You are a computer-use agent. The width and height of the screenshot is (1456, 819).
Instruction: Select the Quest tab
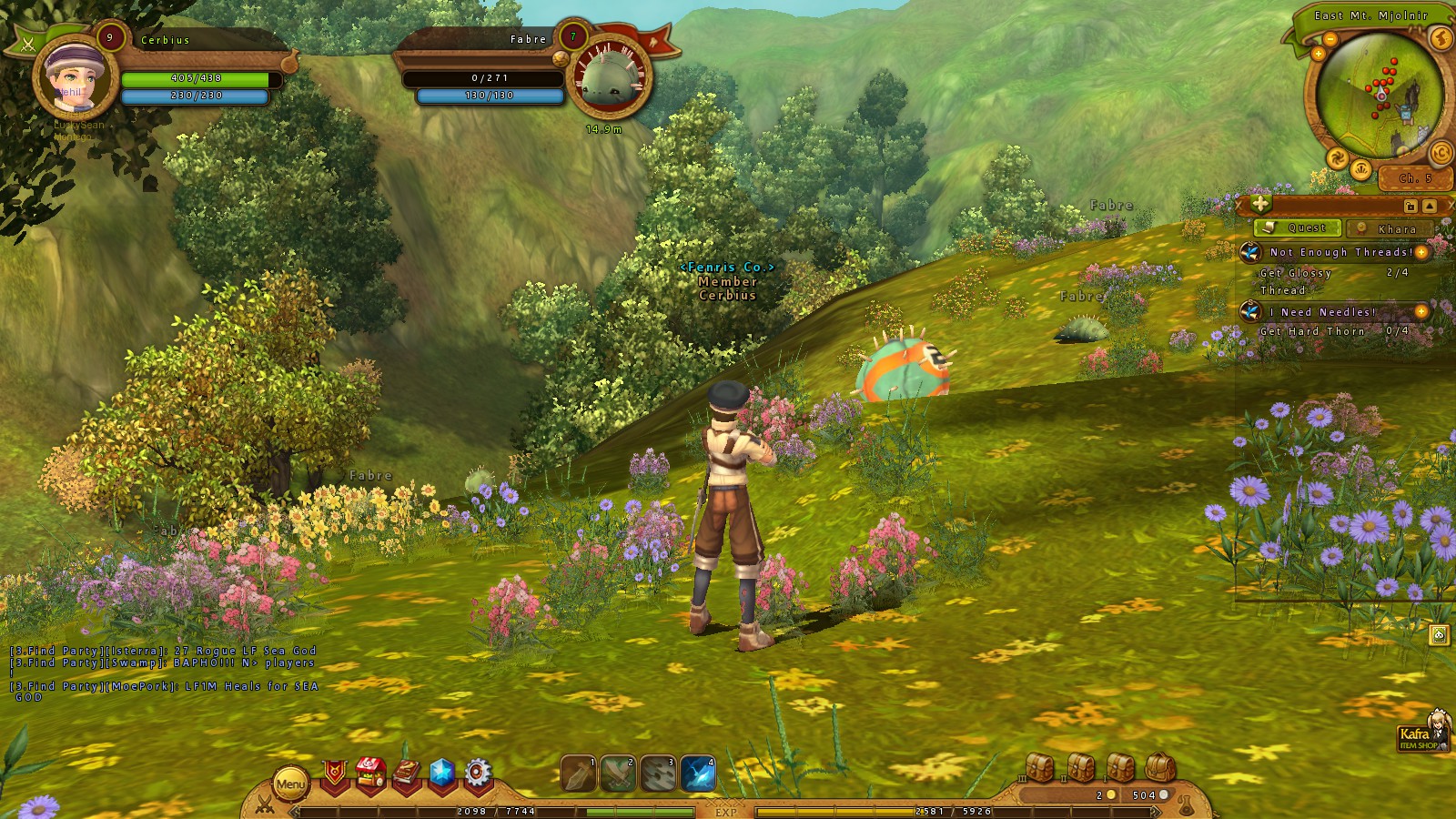point(1297,228)
